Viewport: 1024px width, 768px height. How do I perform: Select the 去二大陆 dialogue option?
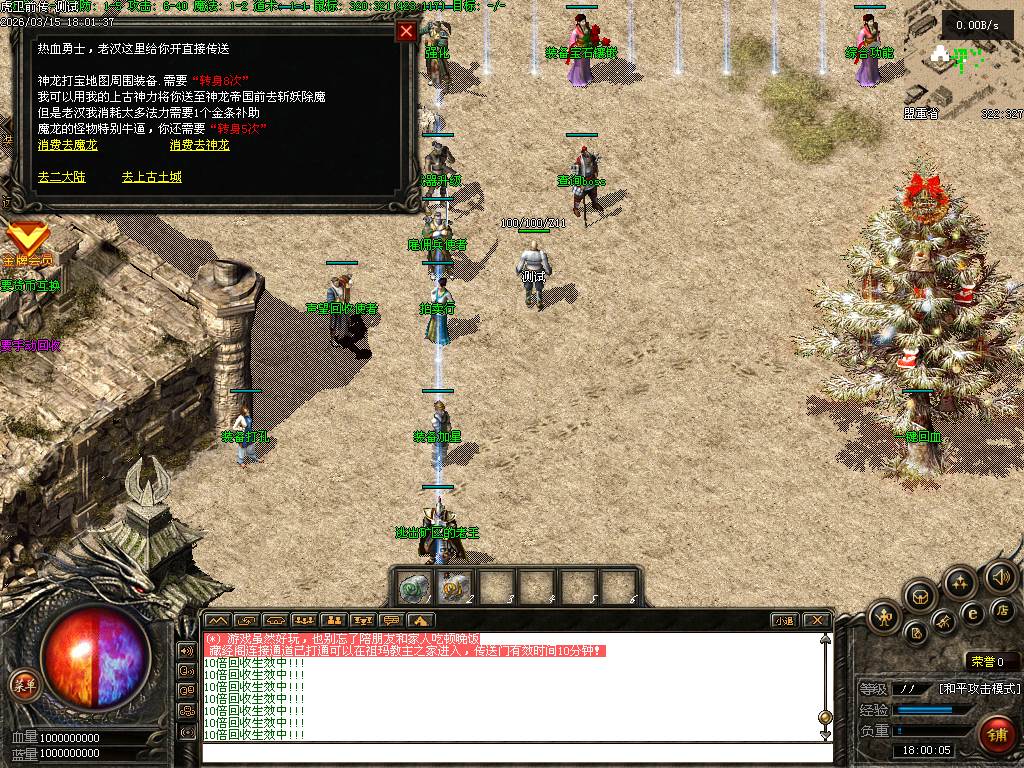[x=62, y=177]
